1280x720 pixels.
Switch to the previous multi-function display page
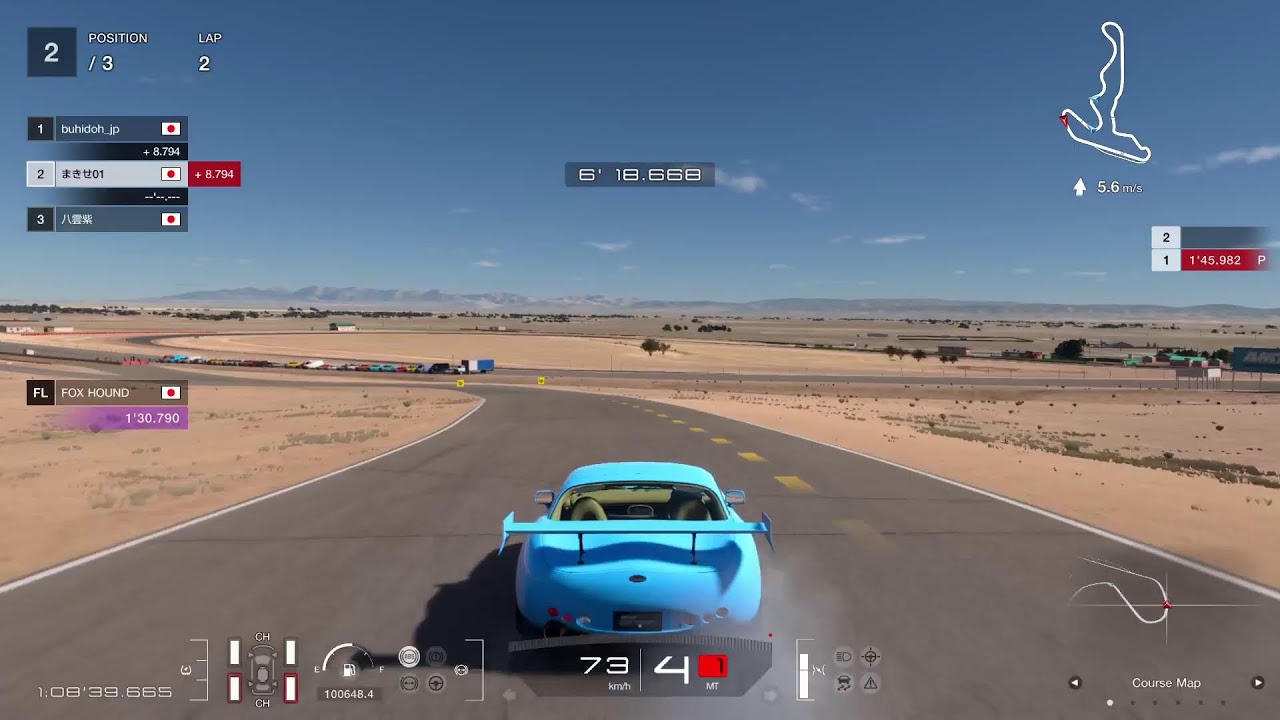(1075, 683)
